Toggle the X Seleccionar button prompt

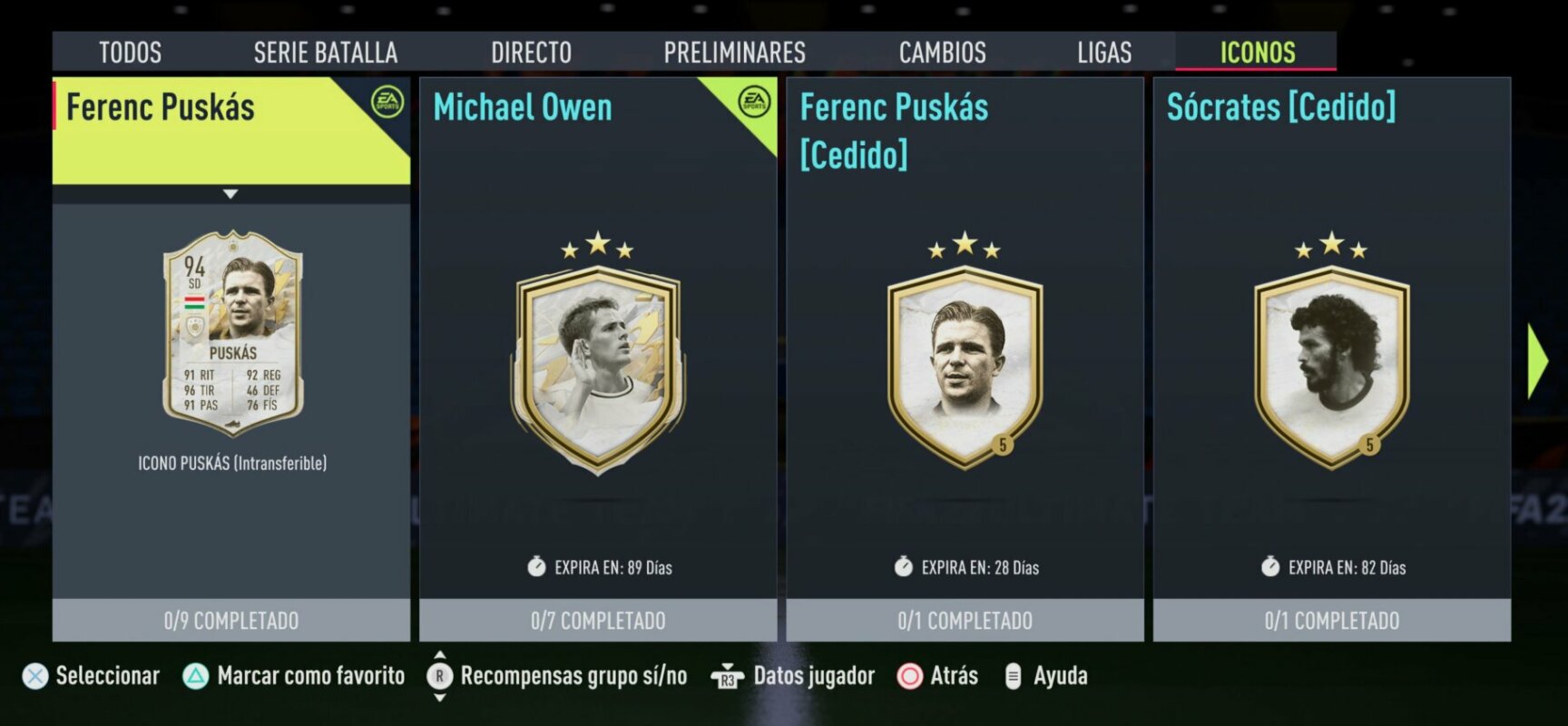click(34, 676)
